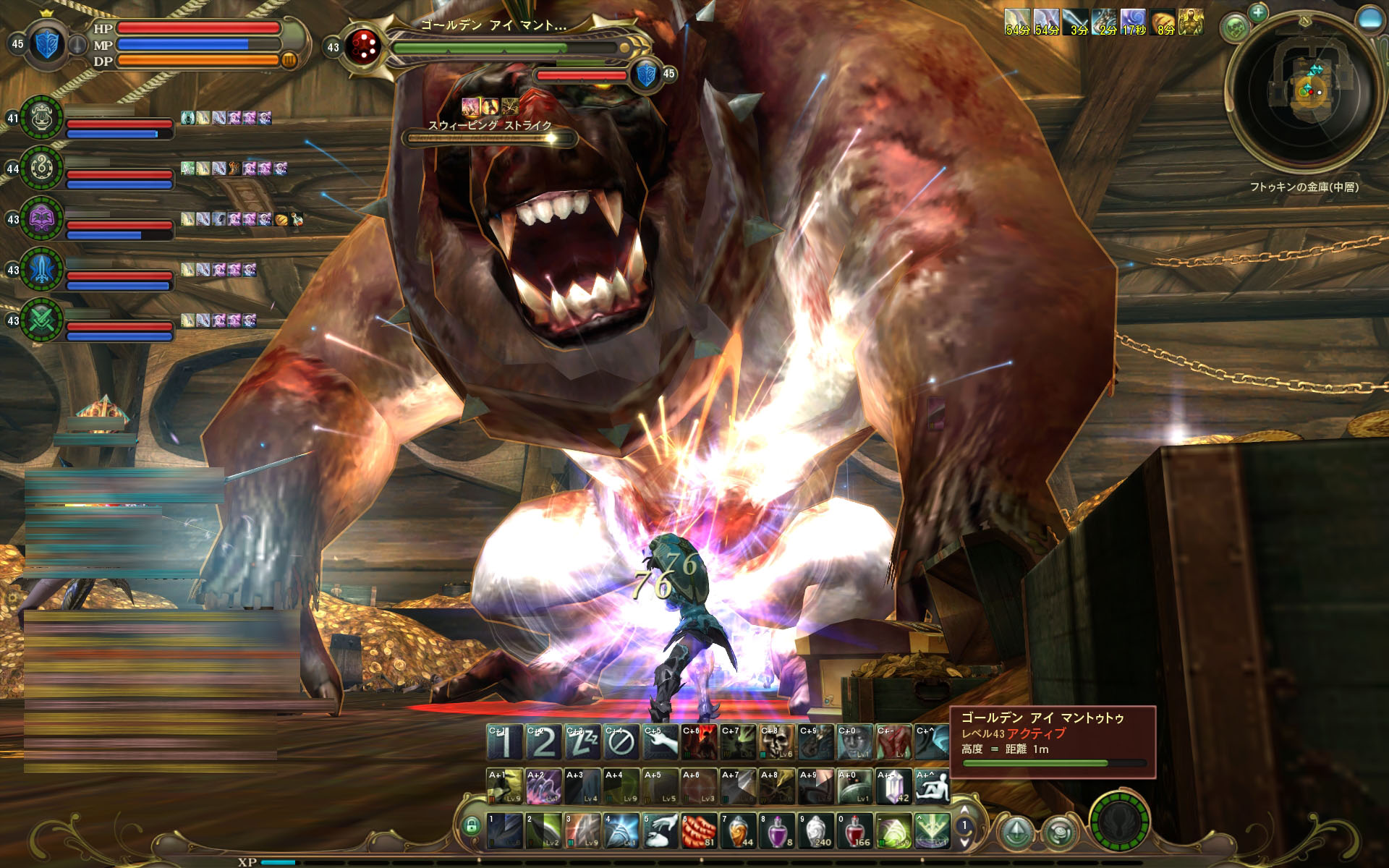Image resolution: width=1389 pixels, height=868 pixels.
Task: Select the level 41 harp-icon party member
Action: [x=41, y=118]
